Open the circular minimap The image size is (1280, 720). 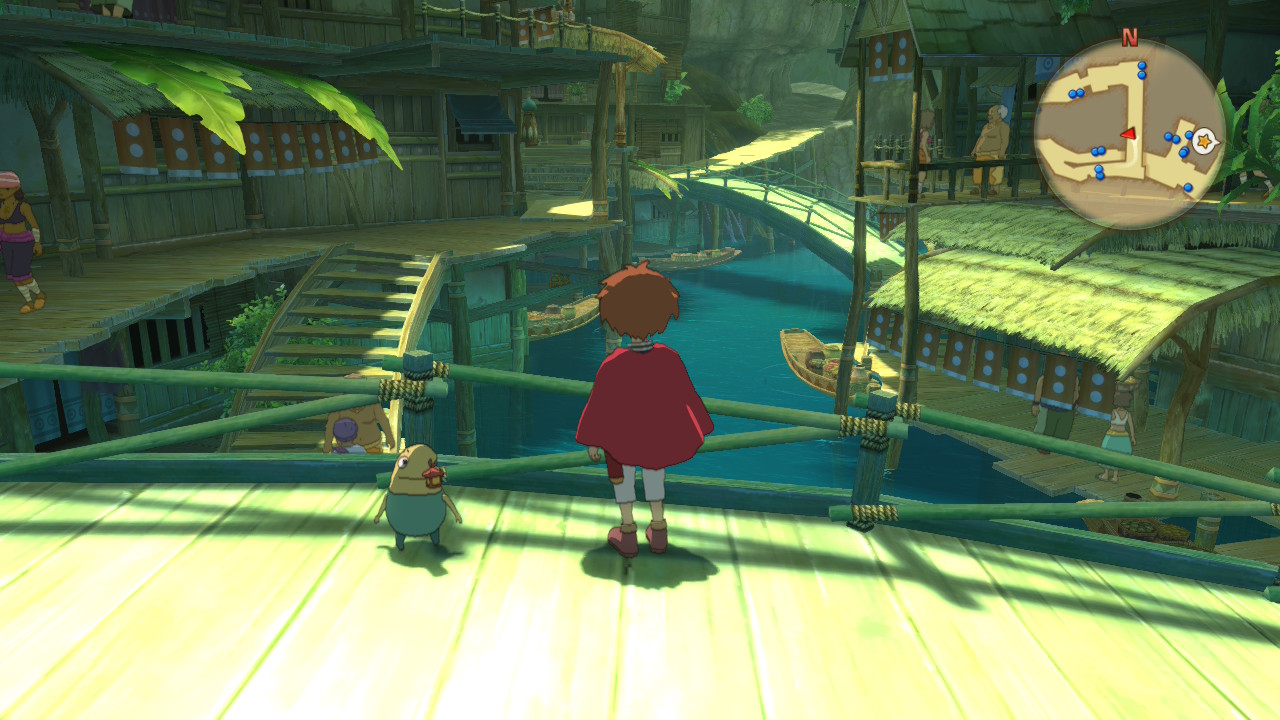(1128, 134)
